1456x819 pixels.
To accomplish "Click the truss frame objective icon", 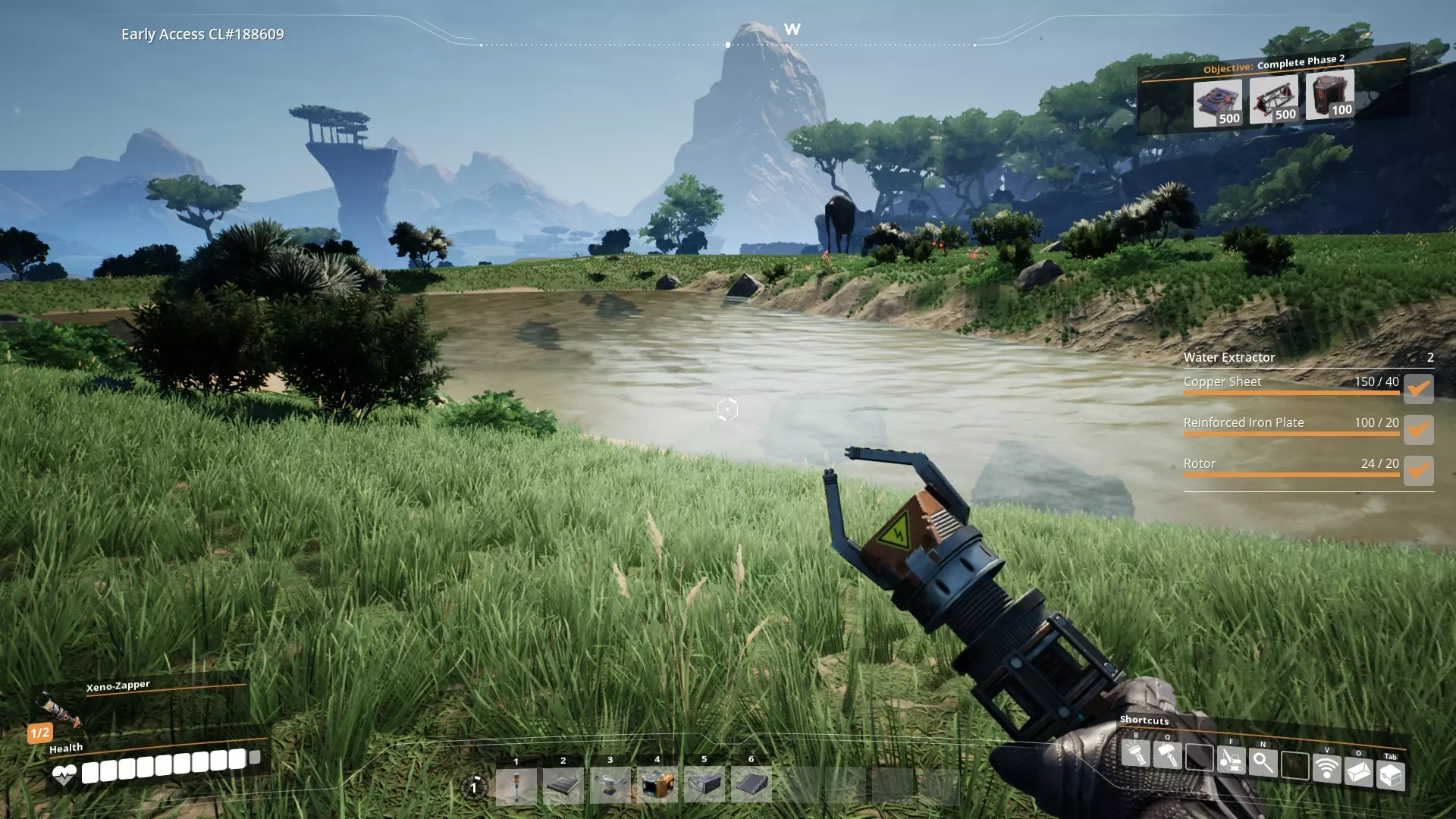I will click(1273, 99).
